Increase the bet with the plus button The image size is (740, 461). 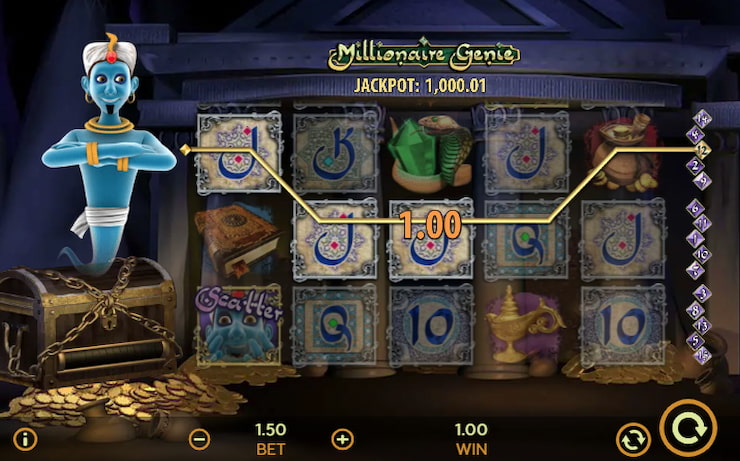pos(343,439)
